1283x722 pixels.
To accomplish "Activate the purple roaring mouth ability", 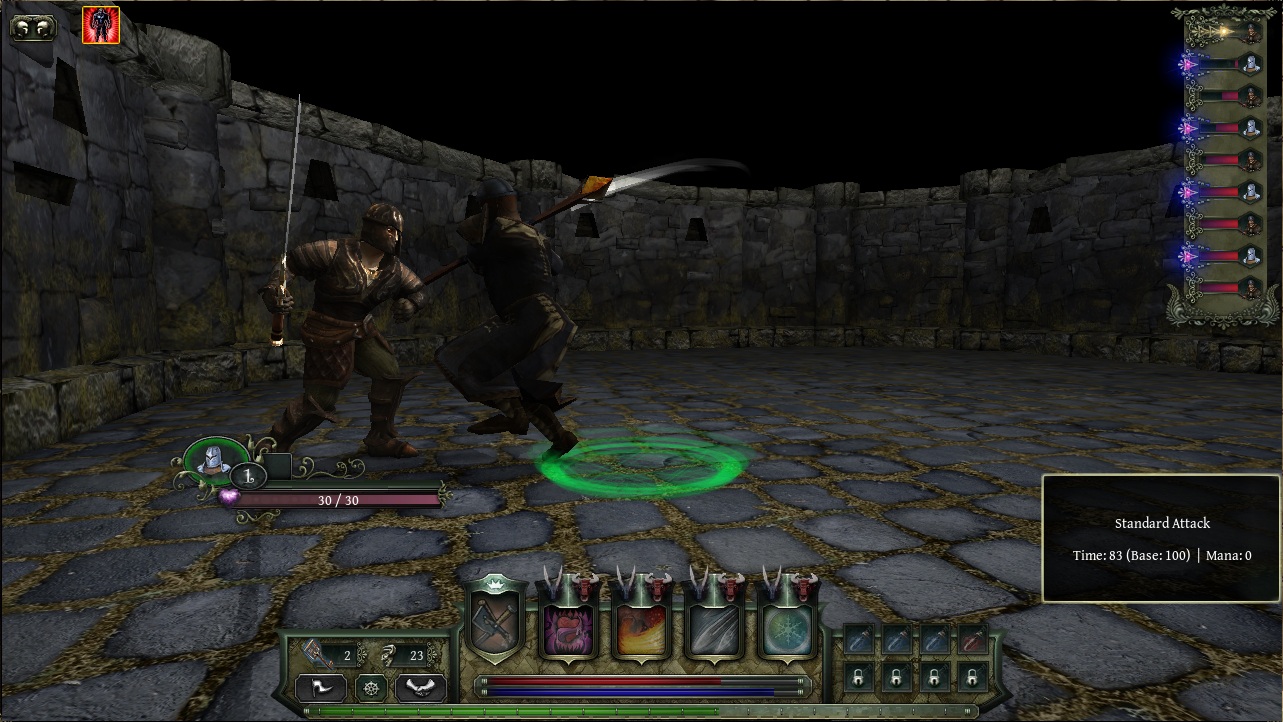I will coord(567,630).
